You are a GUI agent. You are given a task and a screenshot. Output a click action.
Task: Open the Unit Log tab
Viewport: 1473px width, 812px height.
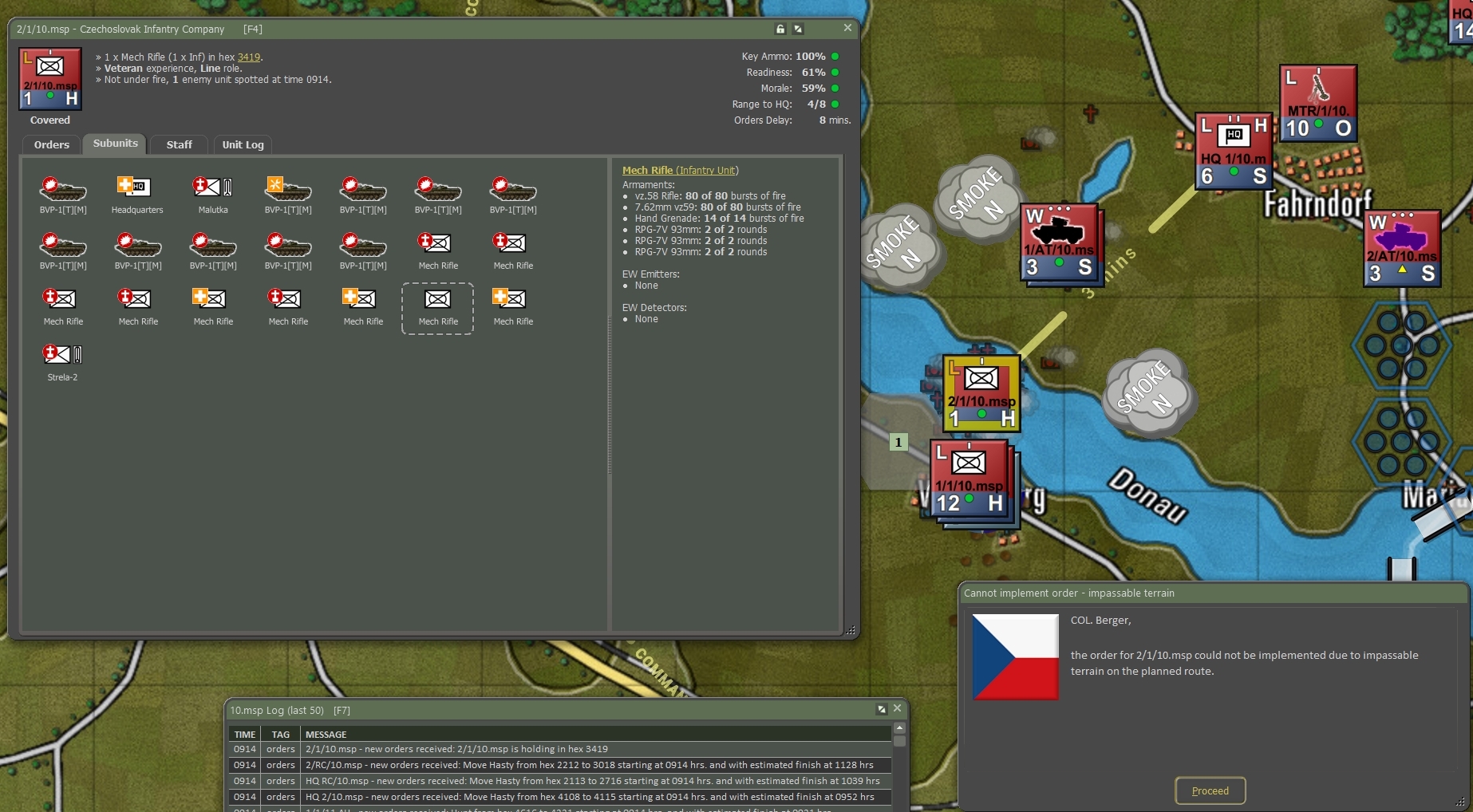tap(243, 144)
